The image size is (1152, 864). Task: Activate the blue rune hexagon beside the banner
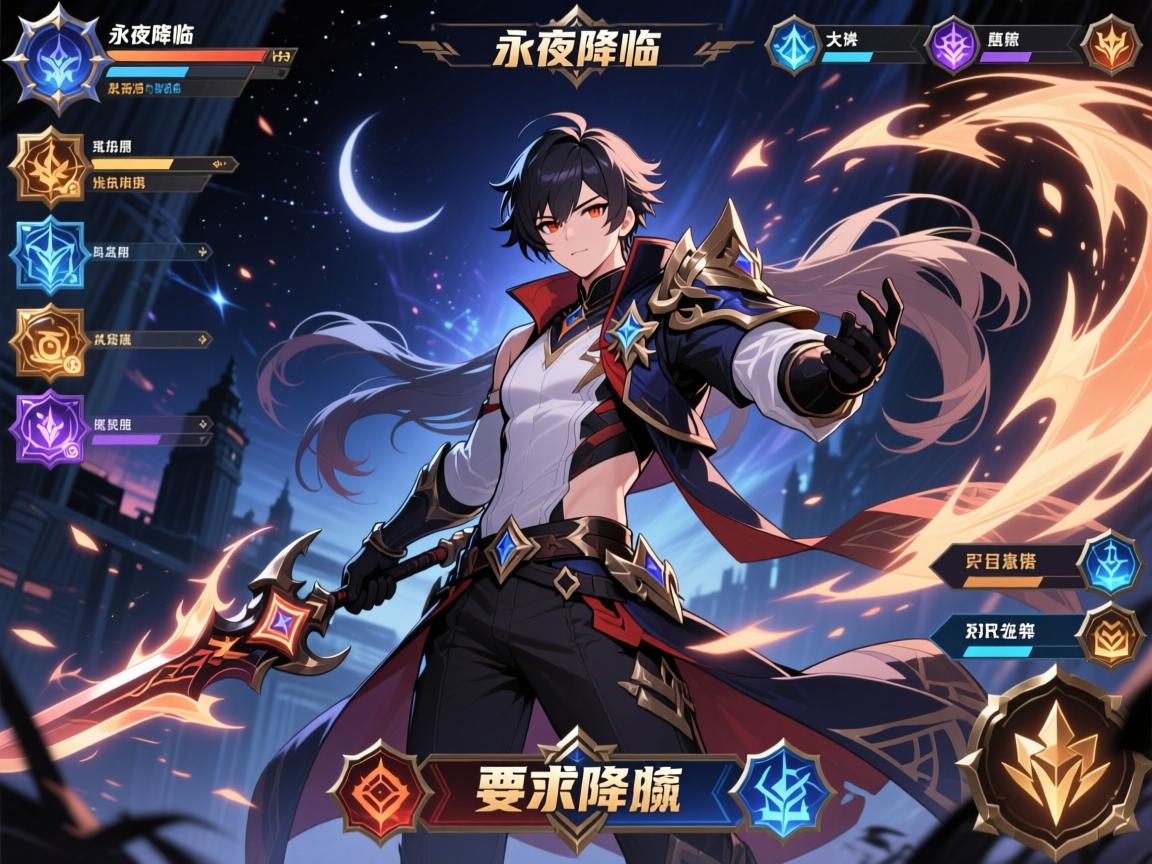(782, 791)
